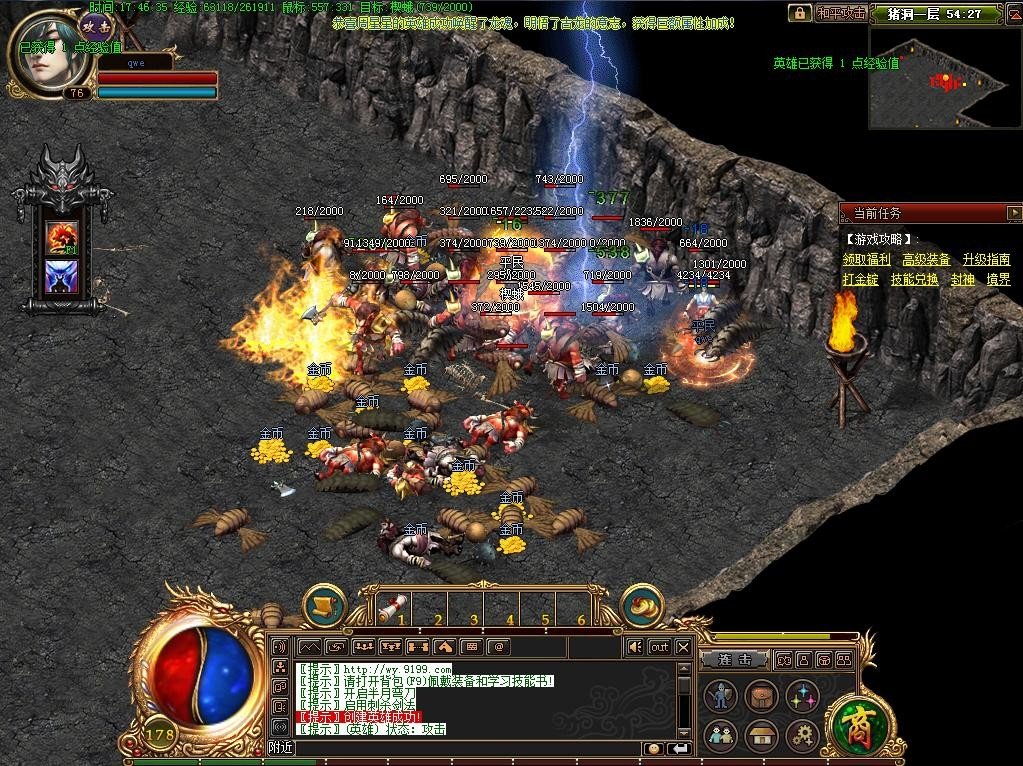1023x766 pixels.
Task: Open the cave minimap
Action: 945,77
